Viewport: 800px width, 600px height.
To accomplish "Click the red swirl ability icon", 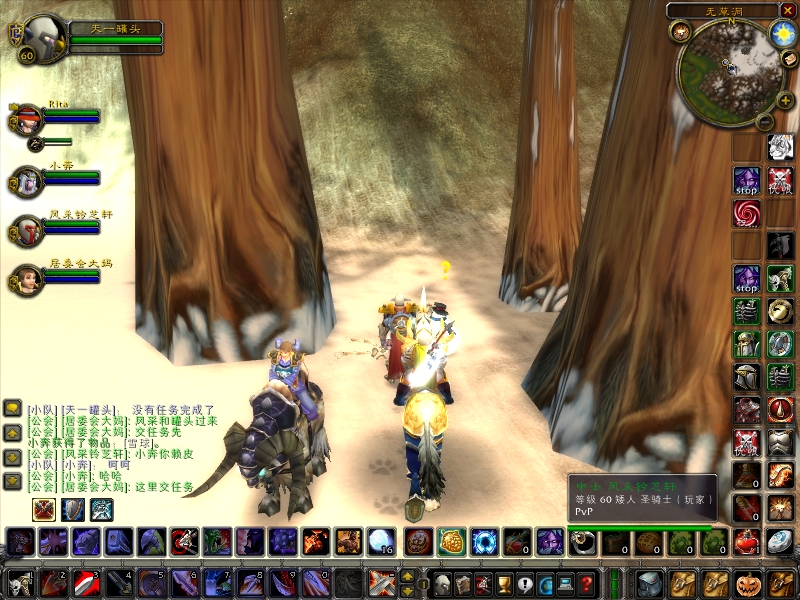I will pos(746,212).
